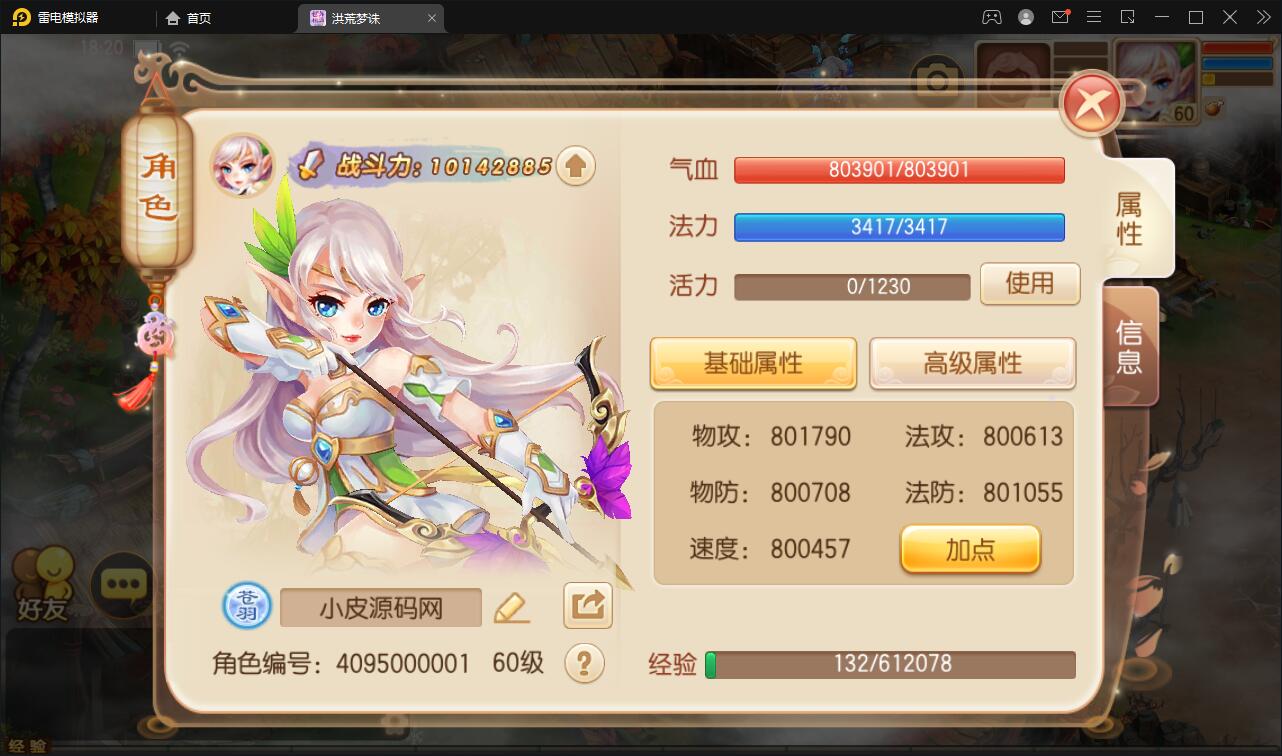Expand the emulator sidebar with the chevron arrows
This screenshot has height=756, width=1282.
pyautogui.click(x=1262, y=17)
